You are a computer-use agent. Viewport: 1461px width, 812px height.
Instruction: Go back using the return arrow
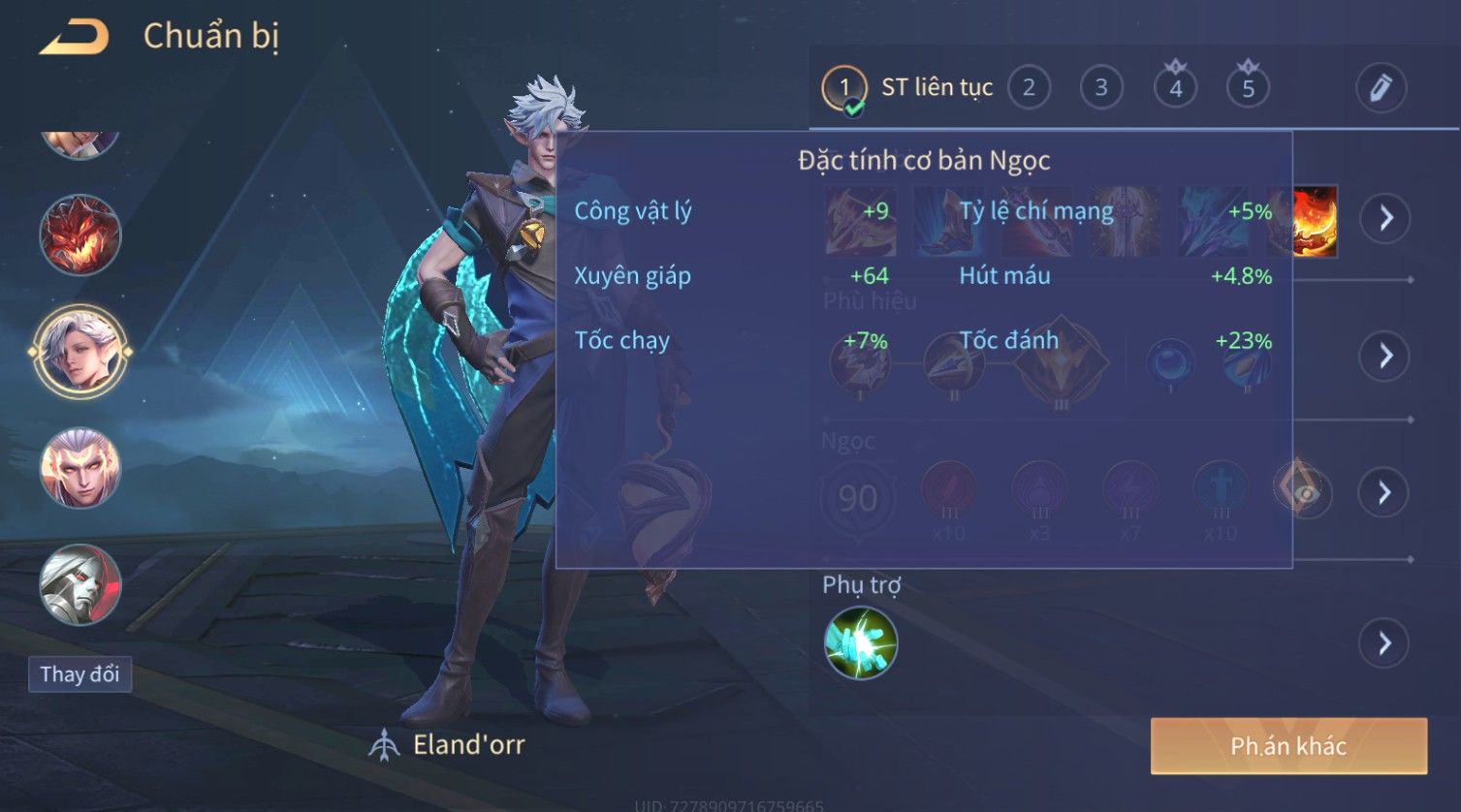pos(74,38)
